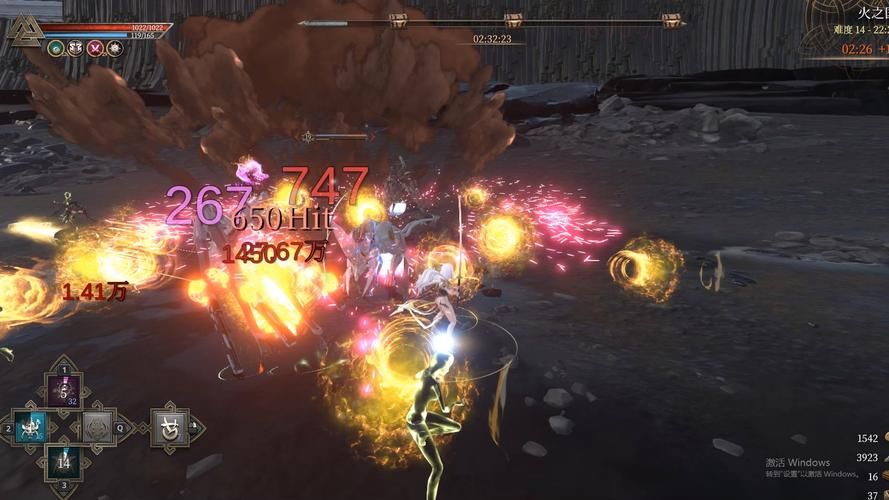Inspect the red crossed-swords buff icon
The image size is (889, 500).
coord(95,47)
